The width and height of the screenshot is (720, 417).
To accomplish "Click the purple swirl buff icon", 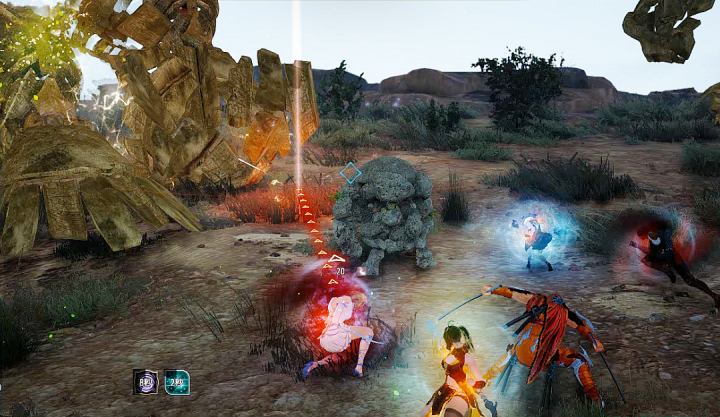I will click(145, 382).
